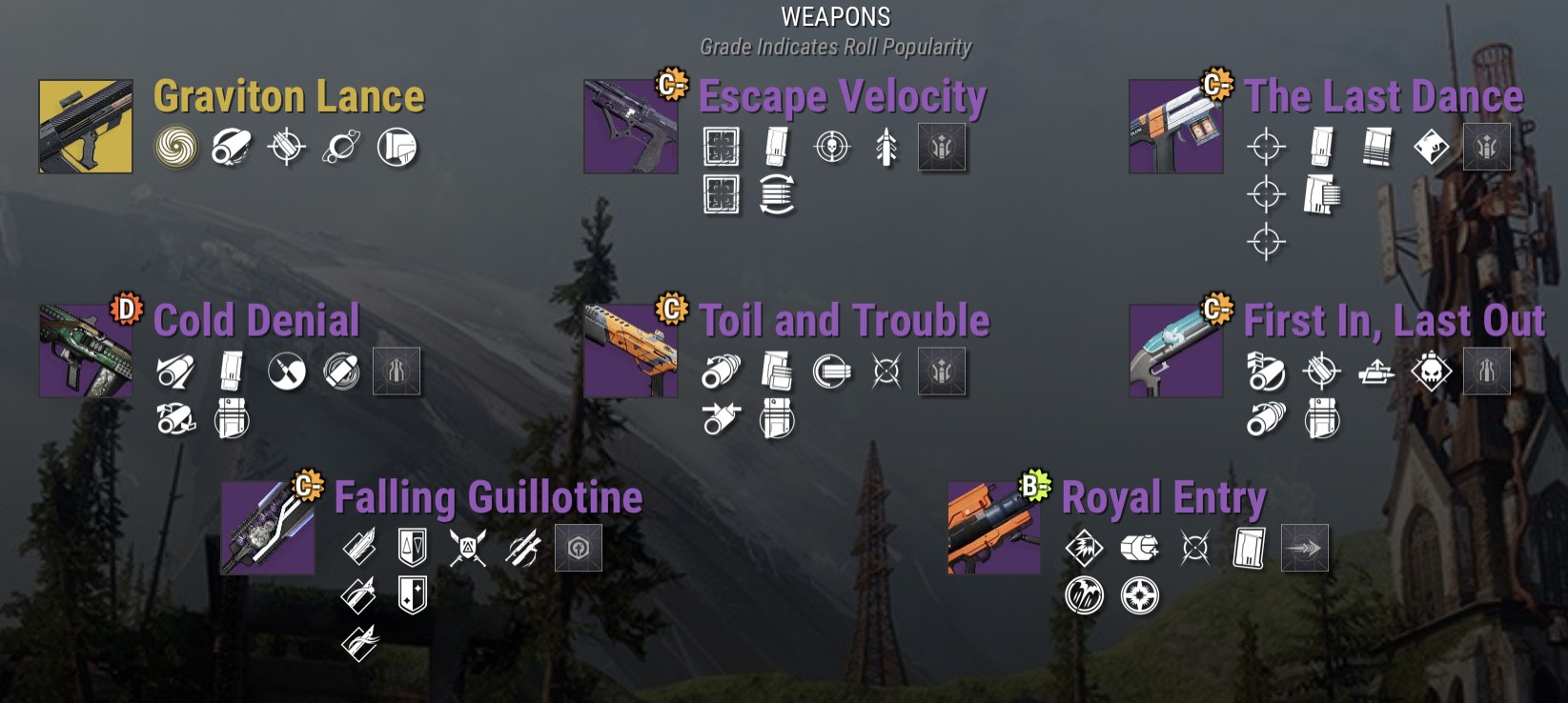Select the Cold Denial weapon thumbnail
Viewport: 1568px width, 703px height.
[85, 351]
